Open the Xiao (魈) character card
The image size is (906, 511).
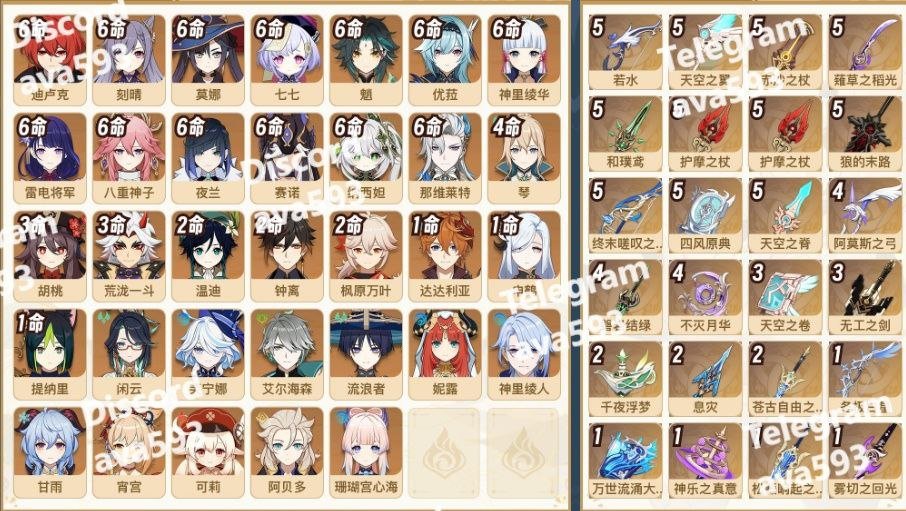[365, 56]
